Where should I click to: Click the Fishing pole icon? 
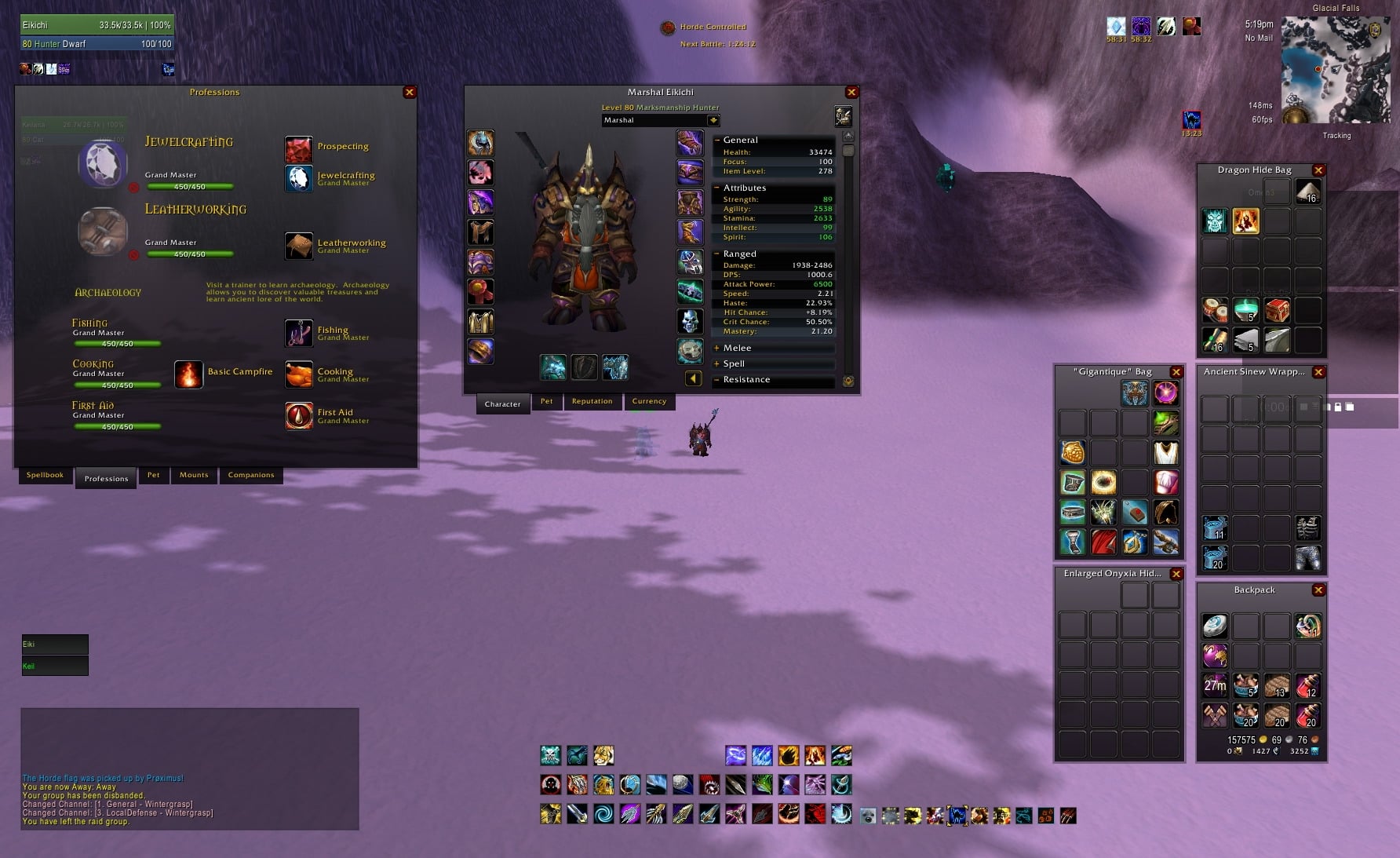click(299, 333)
